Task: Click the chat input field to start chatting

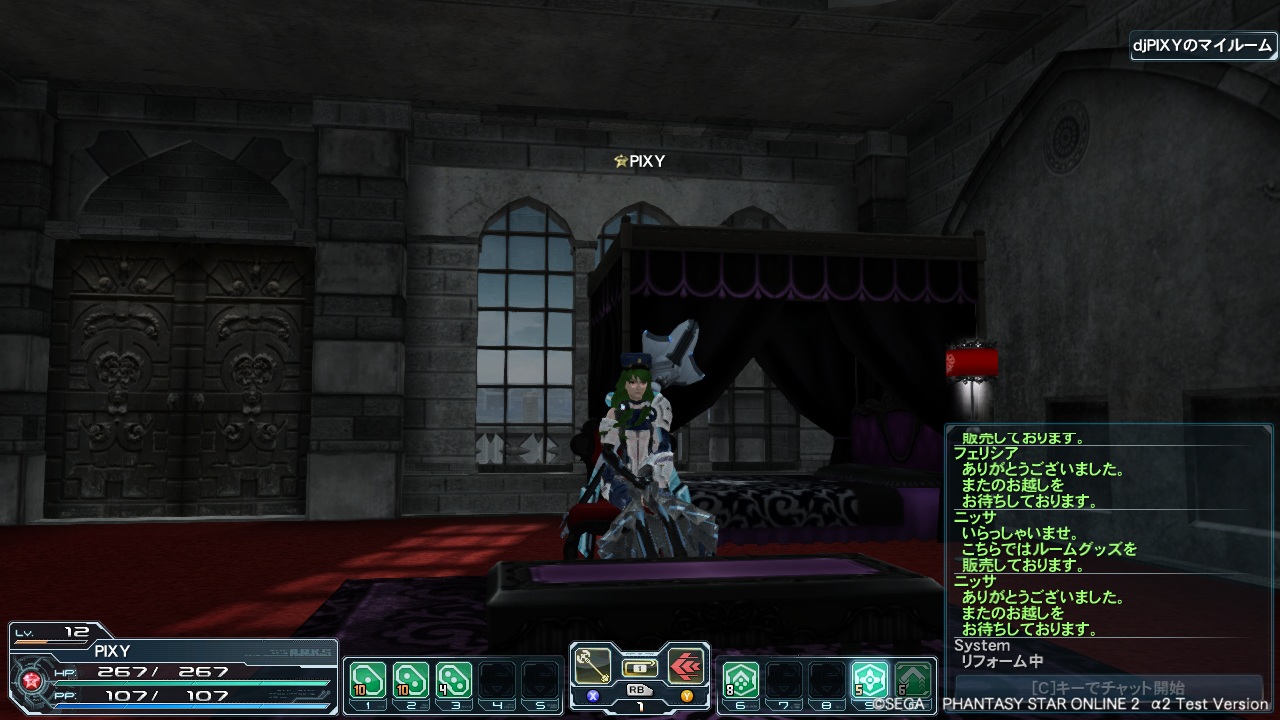Action: pyautogui.click(x=1107, y=688)
